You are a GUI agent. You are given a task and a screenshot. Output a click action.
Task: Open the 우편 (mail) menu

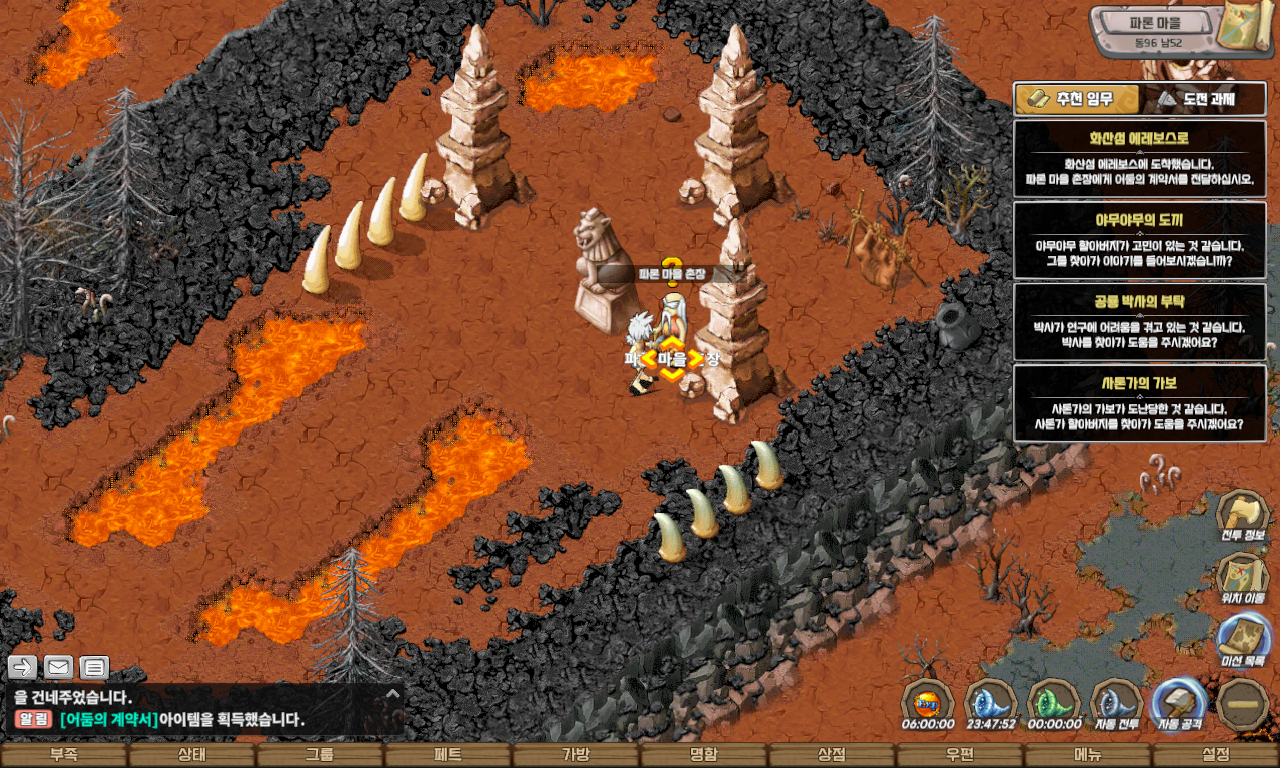(960, 755)
